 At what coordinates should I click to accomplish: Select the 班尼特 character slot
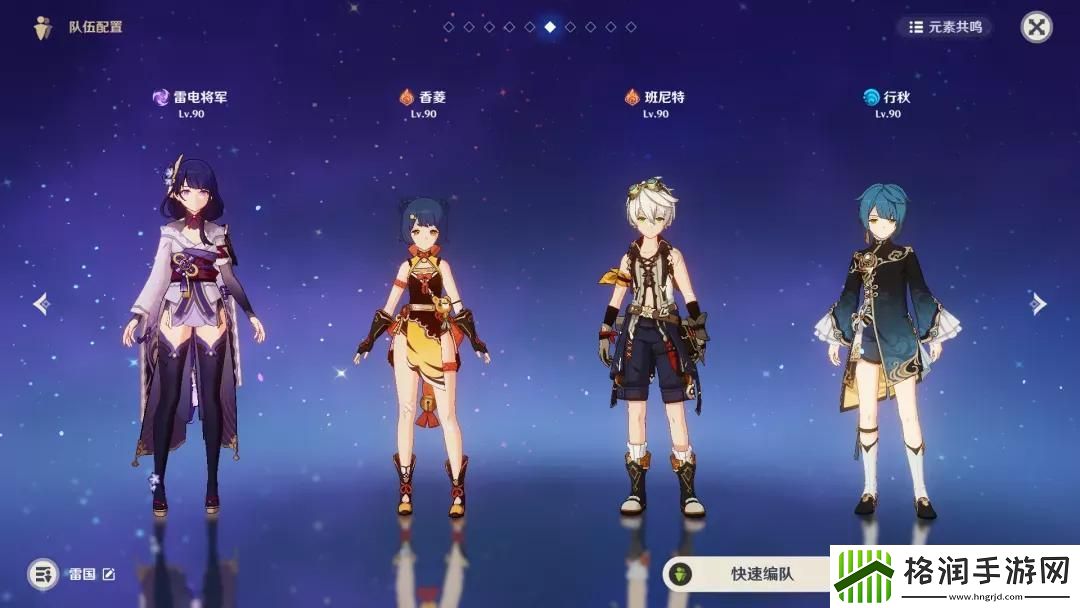(655, 340)
